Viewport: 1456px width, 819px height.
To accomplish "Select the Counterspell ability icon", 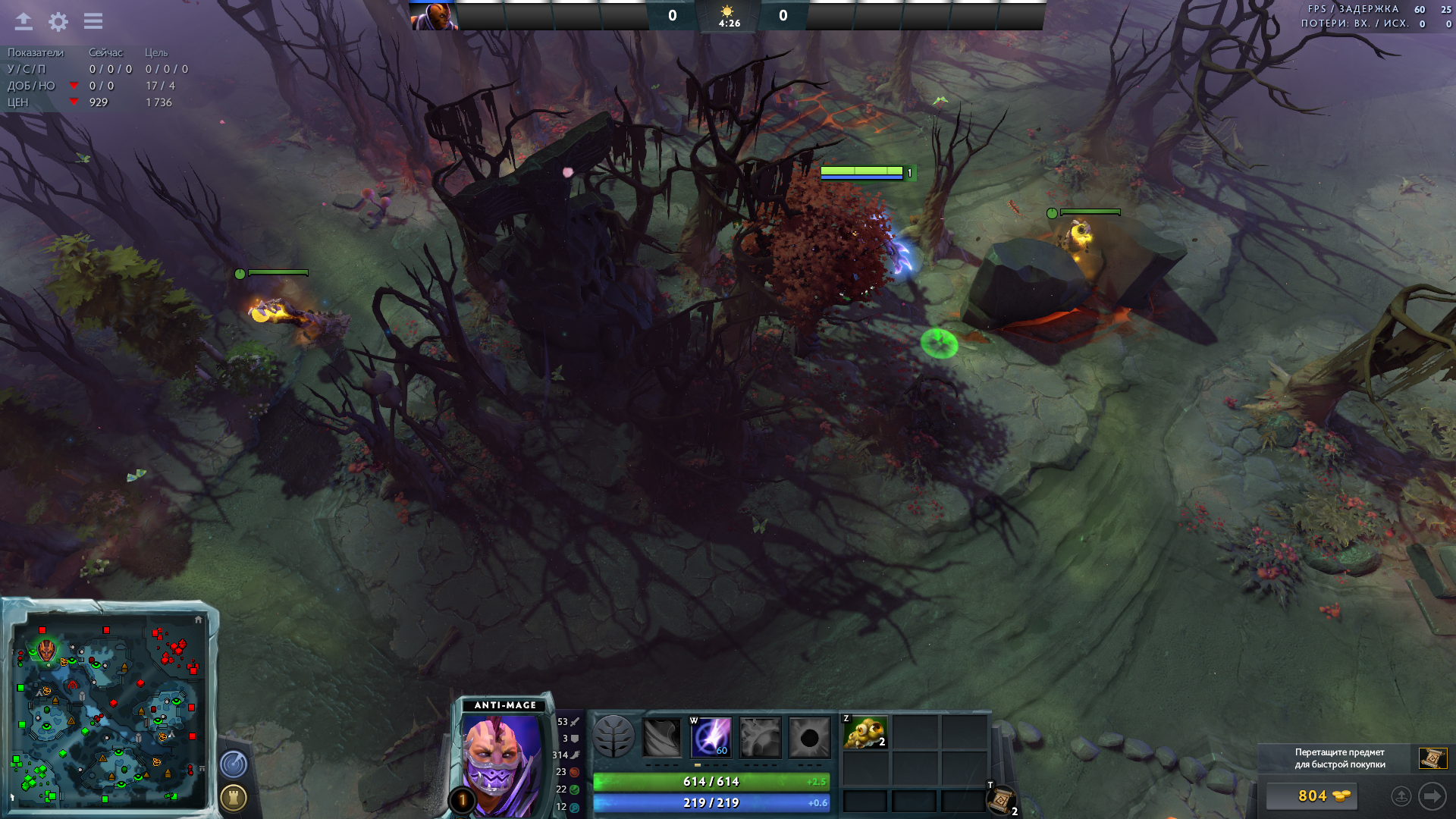I will (x=760, y=737).
